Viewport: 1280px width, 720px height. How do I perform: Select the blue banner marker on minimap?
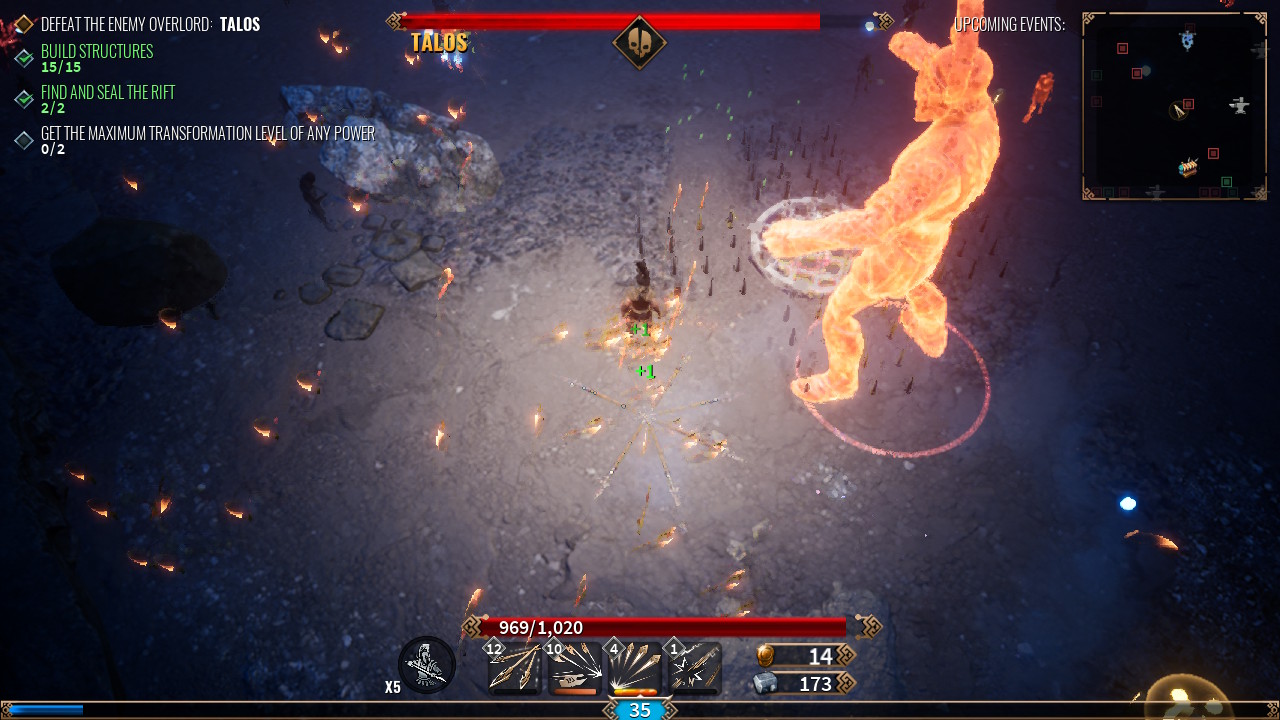[1187, 40]
